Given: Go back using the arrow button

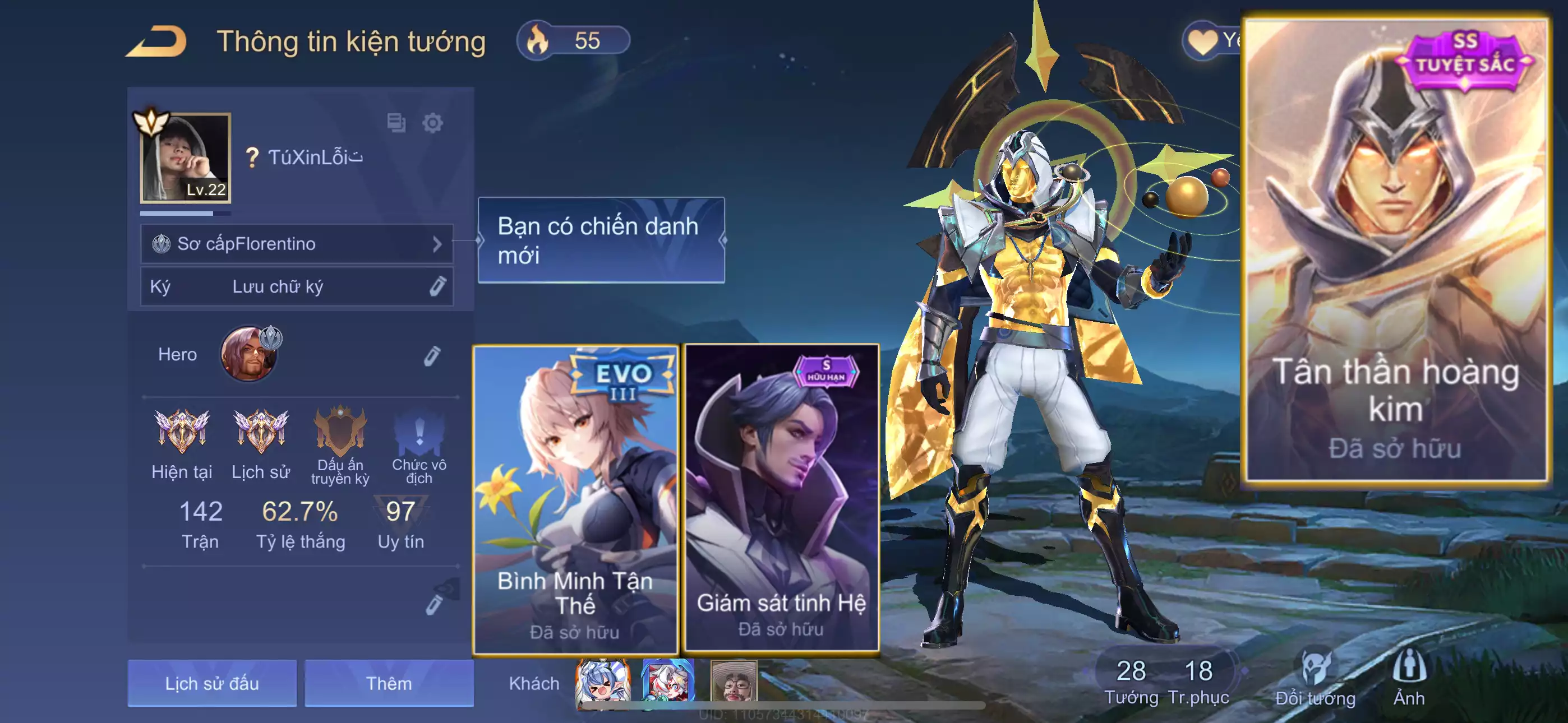Looking at the screenshot, I should 157,41.
